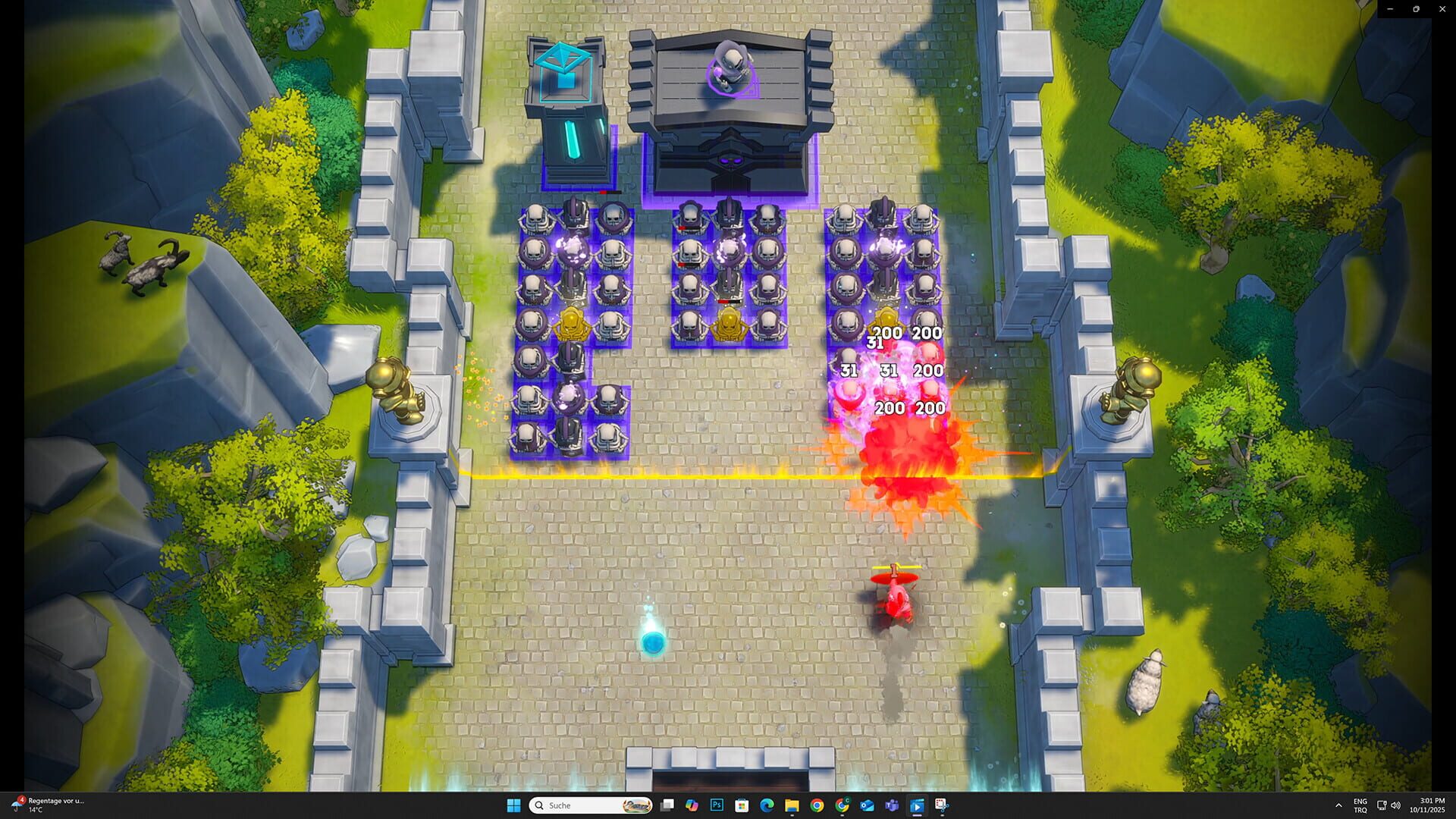1456x819 pixels.
Task: Toggle Task View on the taskbar
Action: pyautogui.click(x=666, y=806)
